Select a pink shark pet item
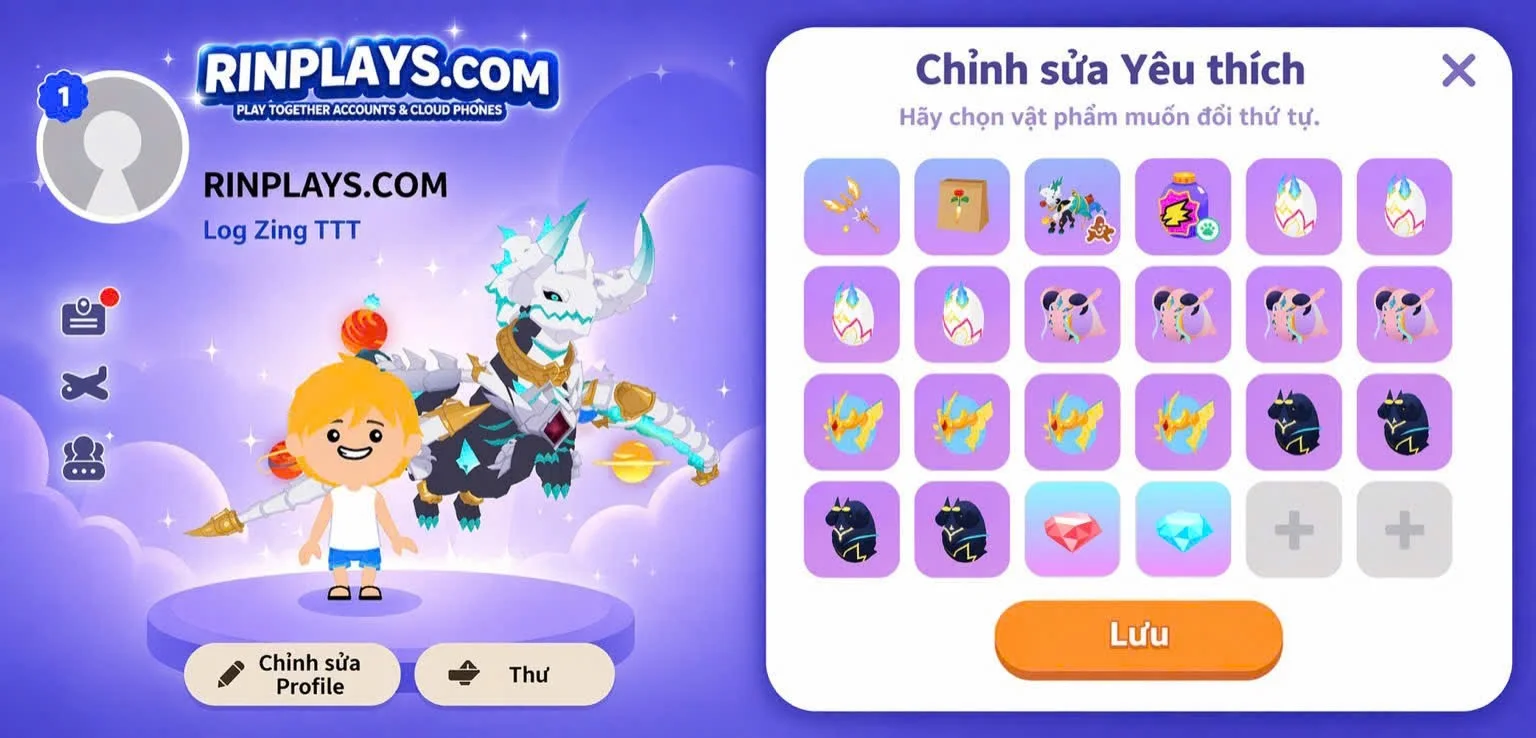 (1072, 315)
